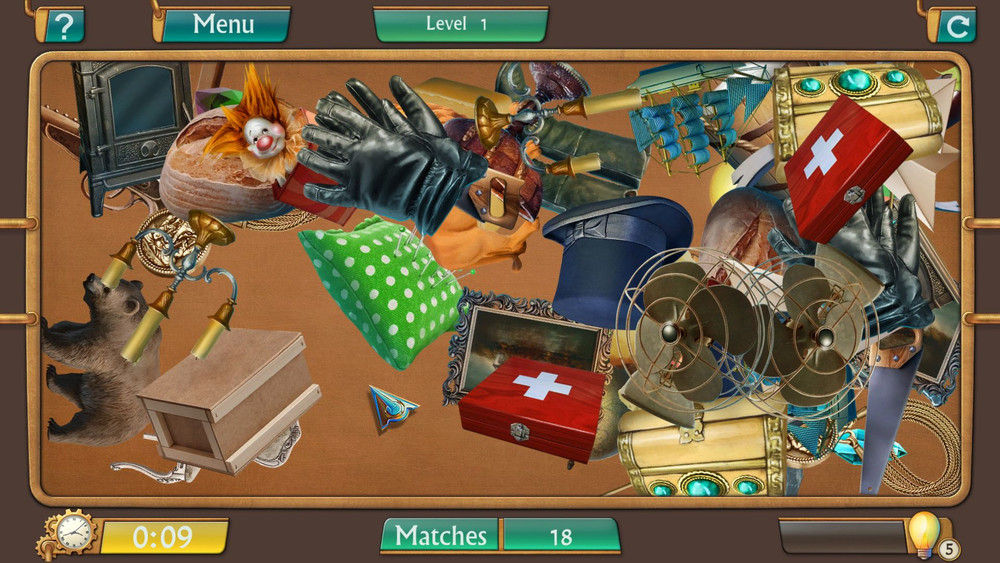Open the help question mark button
Screen dimensions: 1000x563
pyautogui.click(x=63, y=24)
